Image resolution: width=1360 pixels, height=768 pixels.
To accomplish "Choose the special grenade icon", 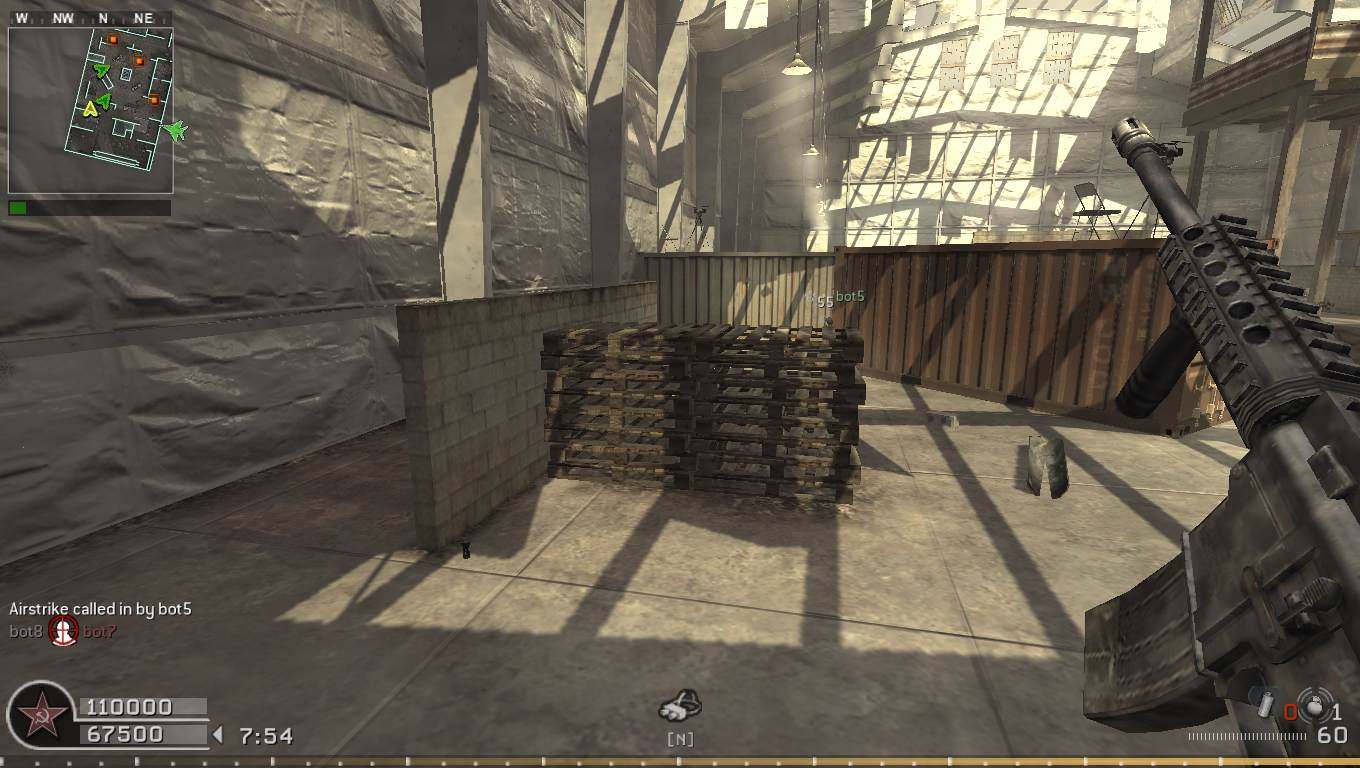I will pos(1266,706).
